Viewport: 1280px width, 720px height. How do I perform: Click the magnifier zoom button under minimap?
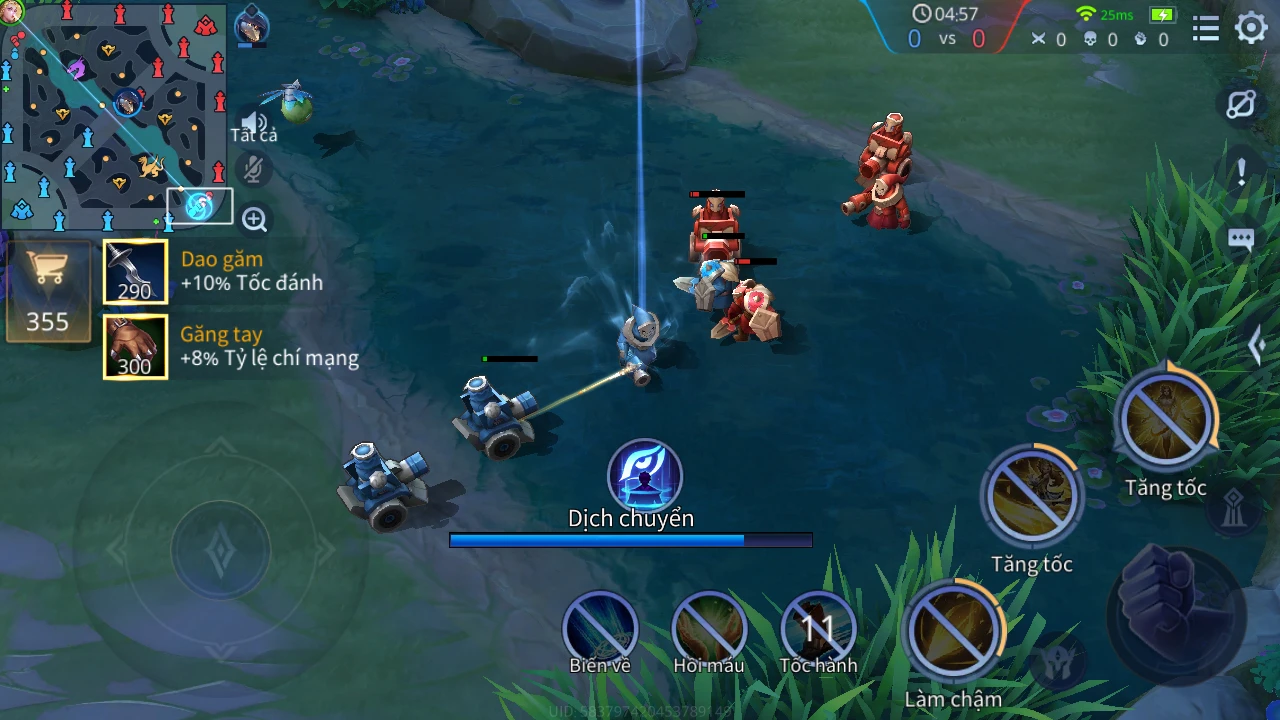pyautogui.click(x=255, y=219)
